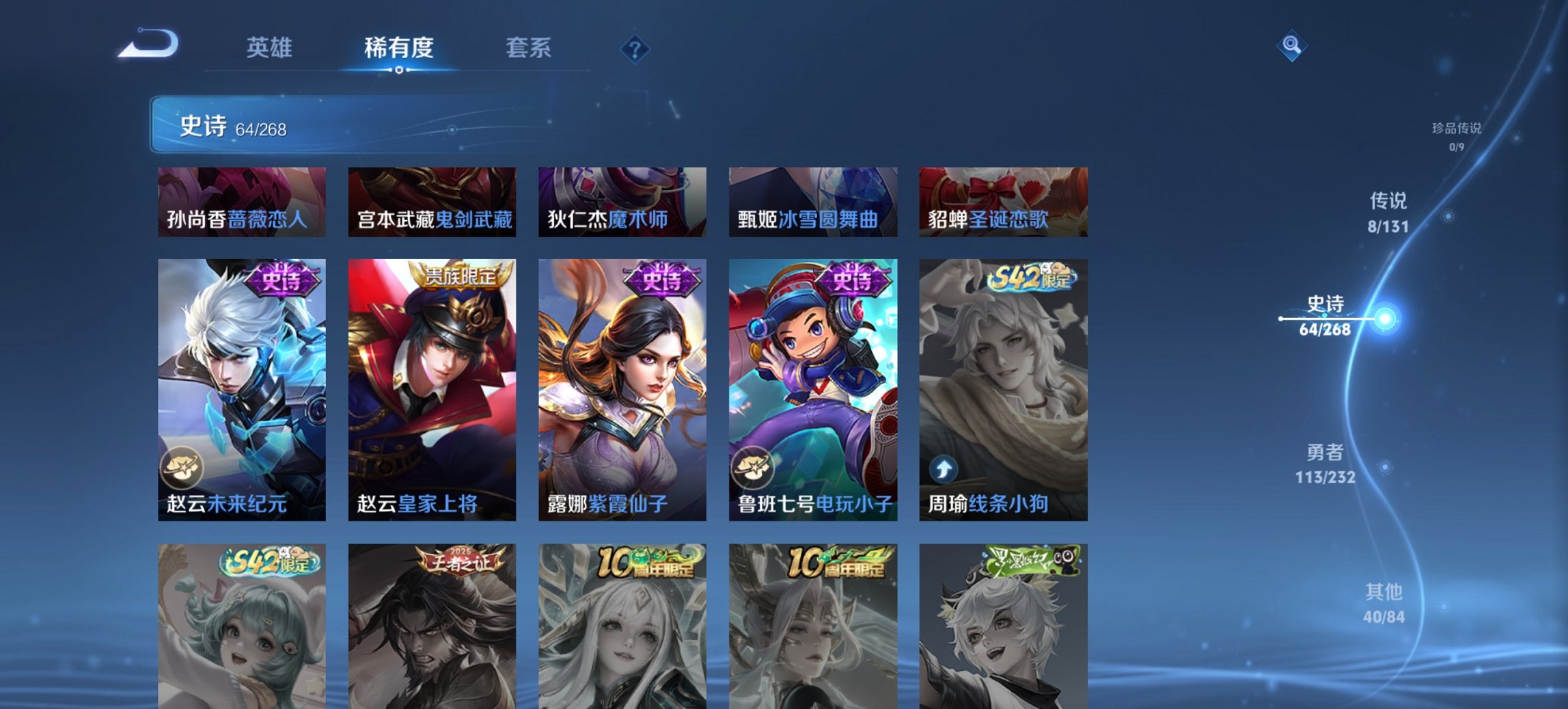The height and width of the screenshot is (709, 1568).
Task: Switch to the 套系 tab
Action: tap(527, 49)
